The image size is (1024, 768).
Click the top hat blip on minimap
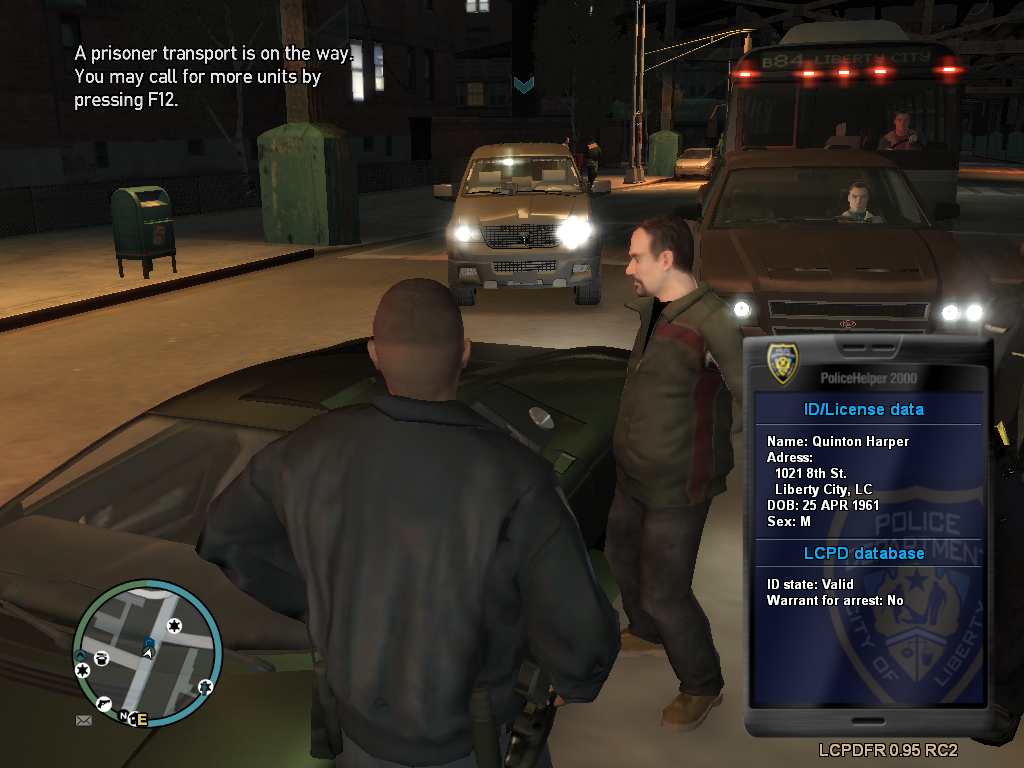[102, 657]
